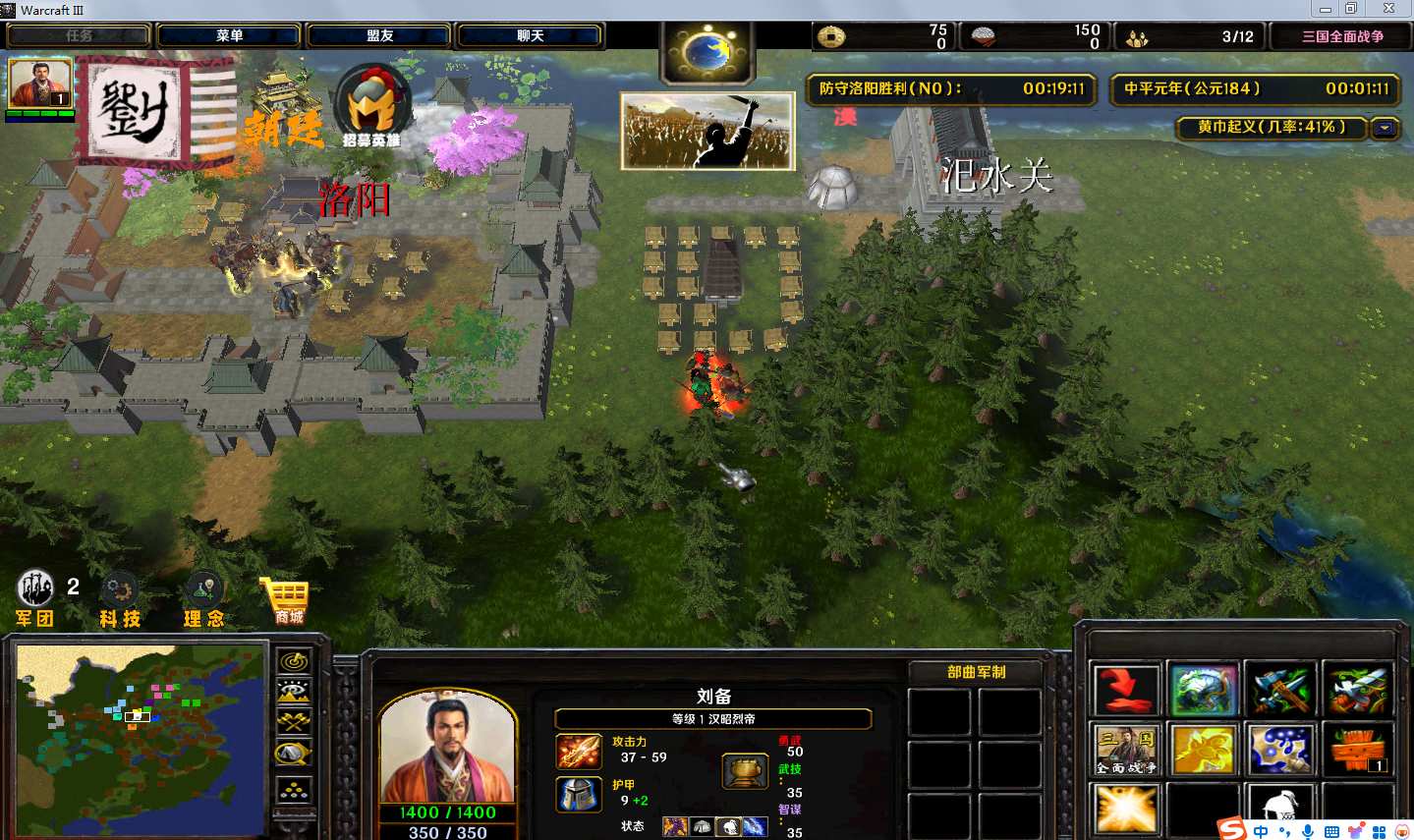Click the 部曲军制 header button
Viewport: 1414px width, 840px height.
pyautogui.click(x=976, y=672)
